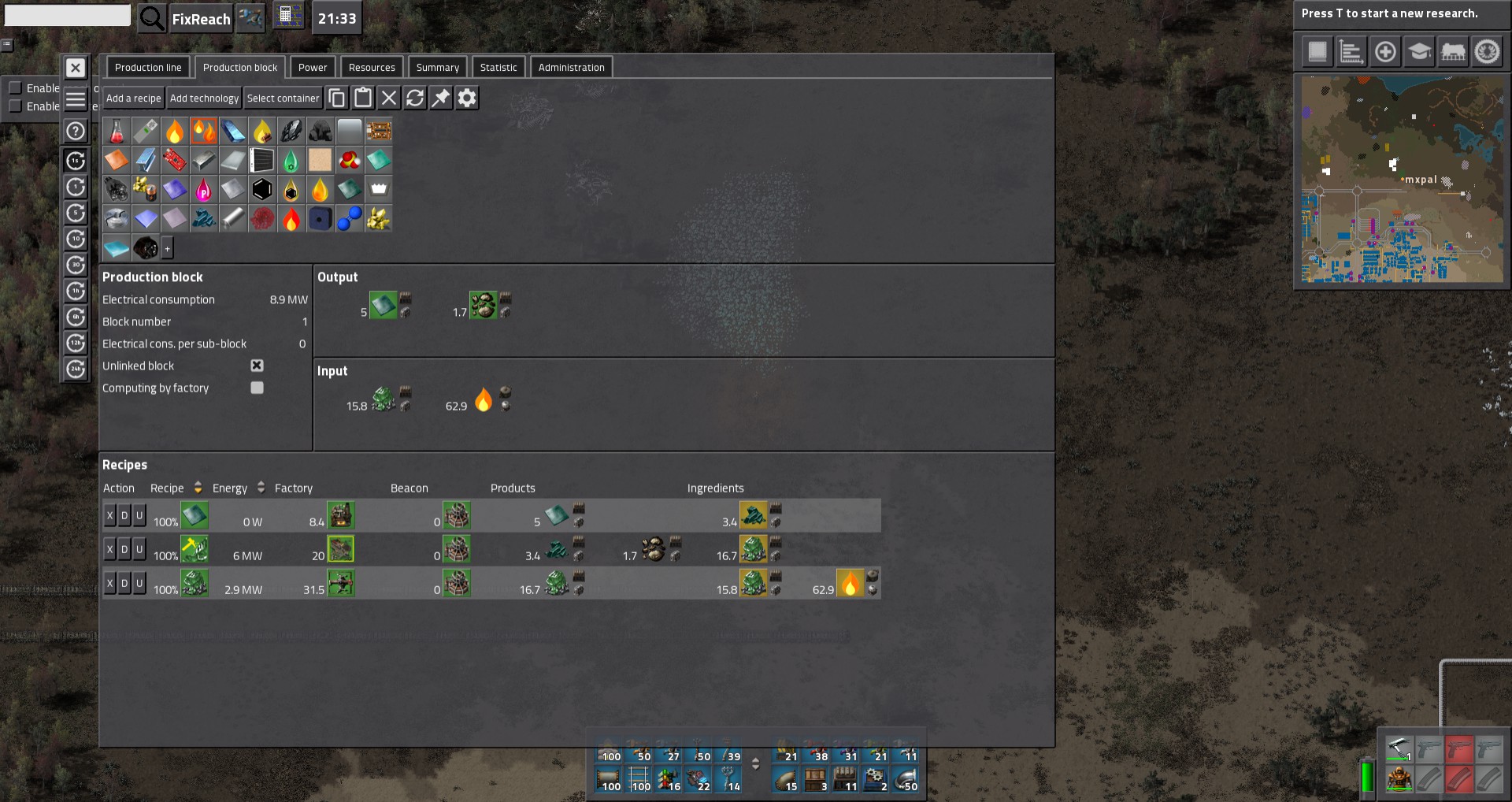
Task: Open the FixReach button
Action: (201, 19)
